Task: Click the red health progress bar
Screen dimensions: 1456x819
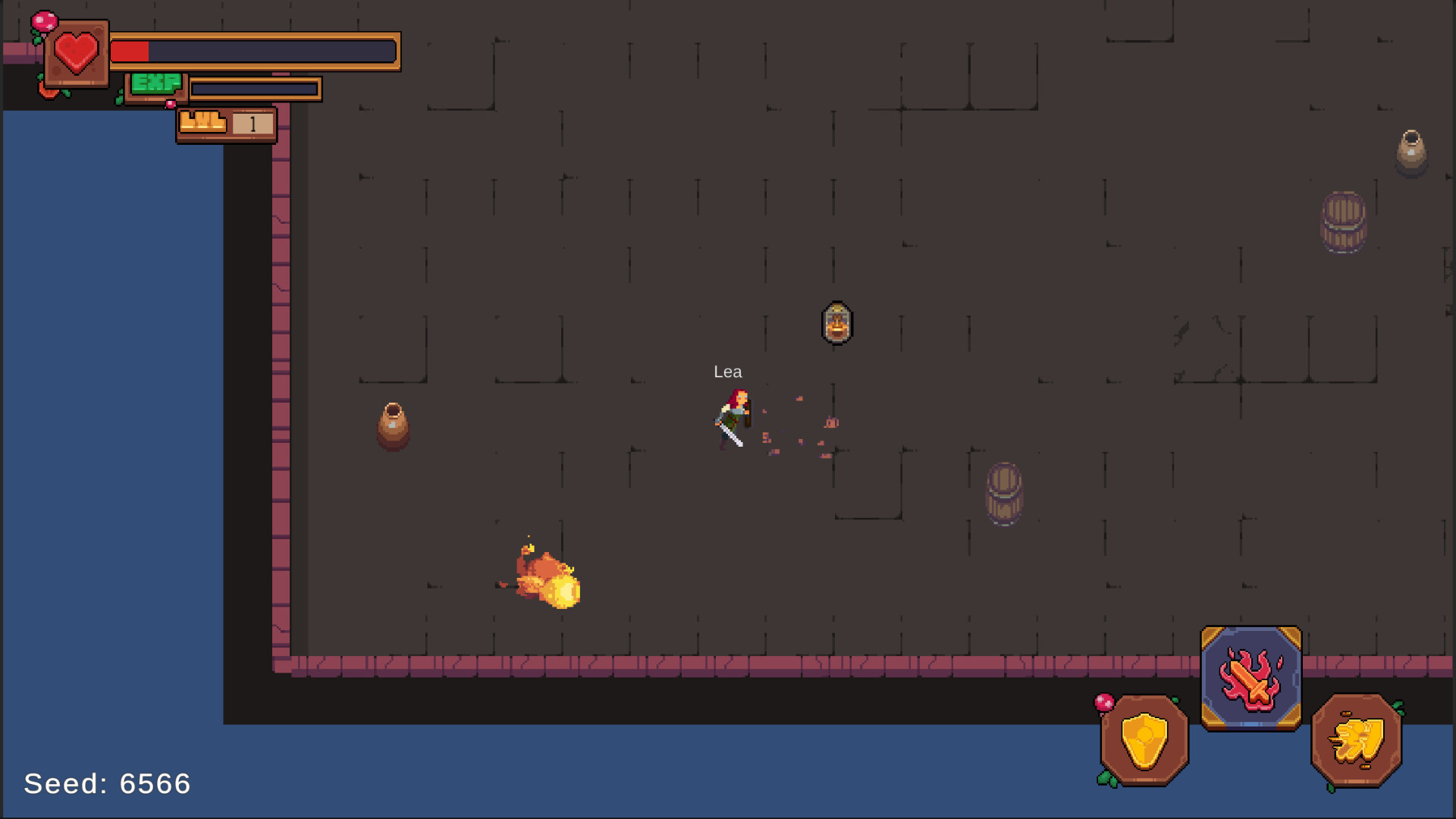Action: (x=130, y=51)
